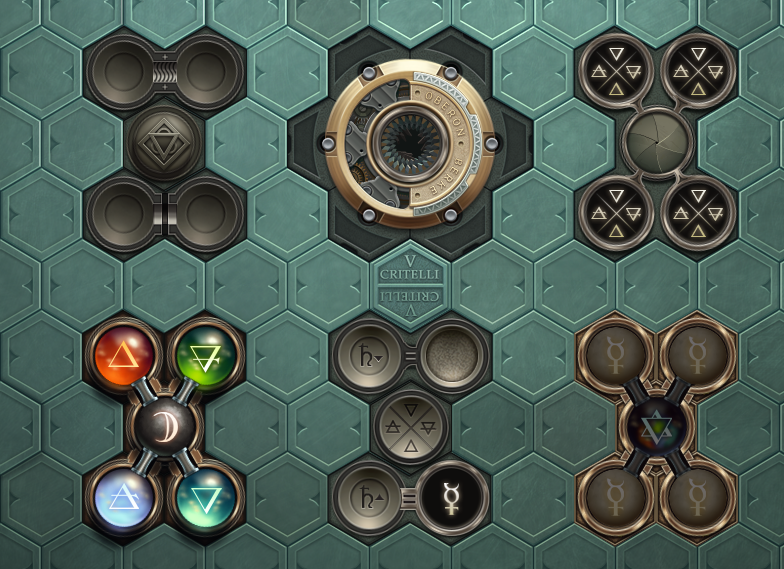Choose the teal water atom

[206, 496]
